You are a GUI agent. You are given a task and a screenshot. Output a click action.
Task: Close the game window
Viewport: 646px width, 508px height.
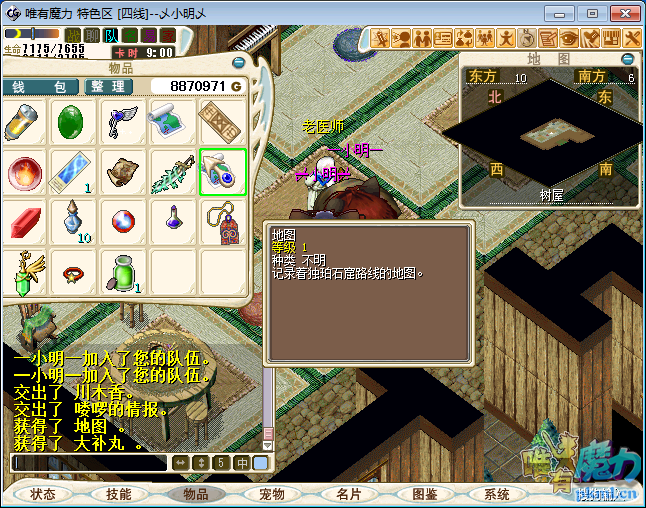tap(623, 13)
